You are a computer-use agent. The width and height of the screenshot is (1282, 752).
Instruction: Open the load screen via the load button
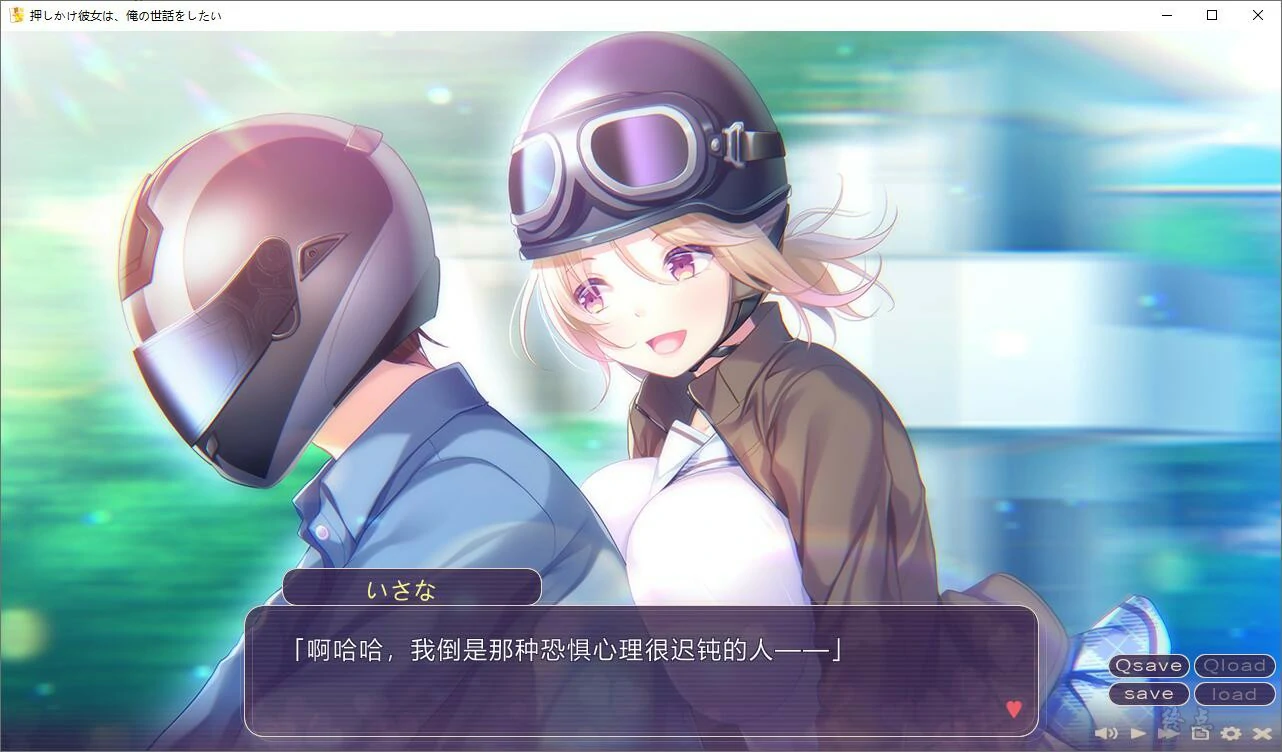(x=1234, y=693)
